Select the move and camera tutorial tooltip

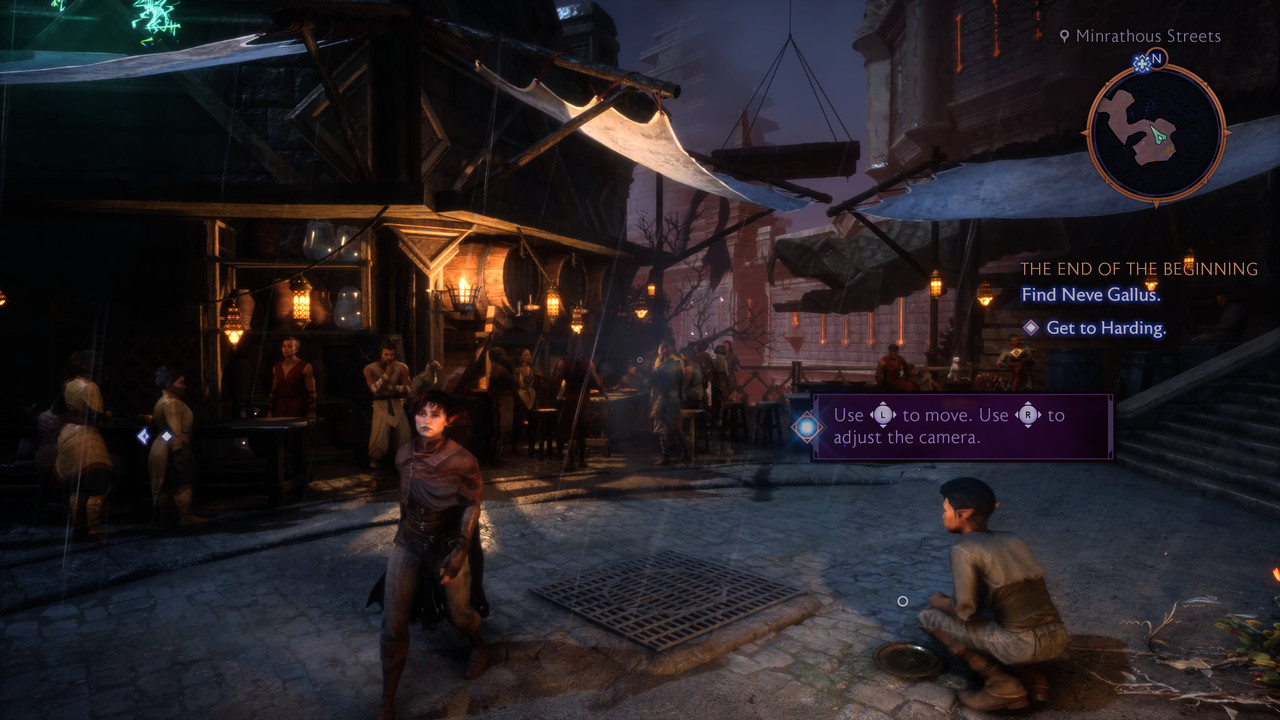(961, 427)
